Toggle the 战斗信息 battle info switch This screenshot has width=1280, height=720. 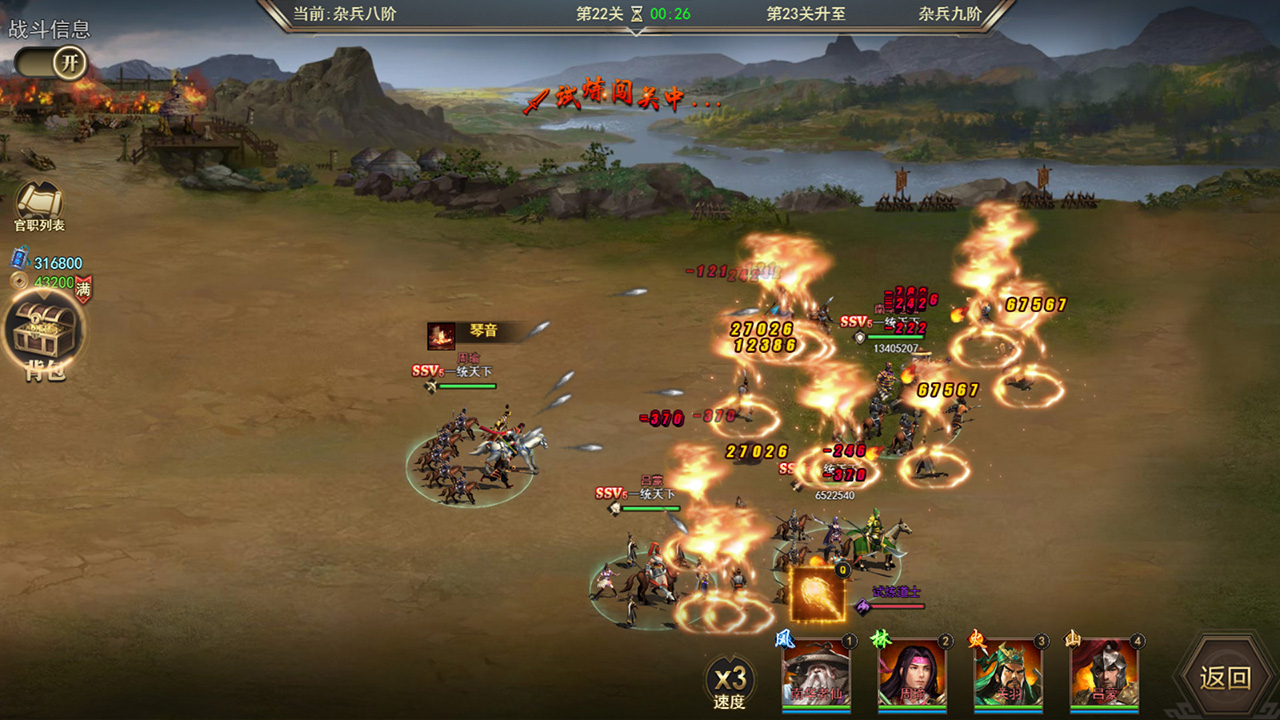[x=50, y=63]
